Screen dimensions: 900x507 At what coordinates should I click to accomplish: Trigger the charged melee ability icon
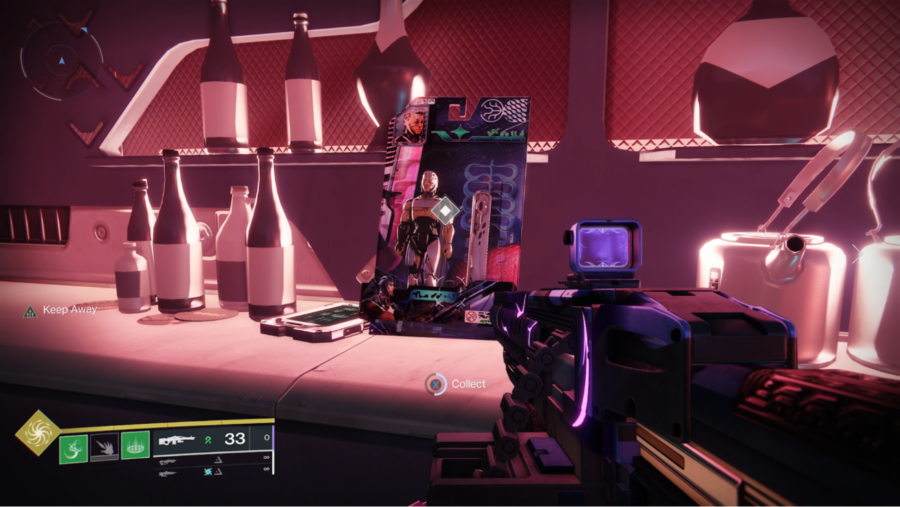(105, 447)
